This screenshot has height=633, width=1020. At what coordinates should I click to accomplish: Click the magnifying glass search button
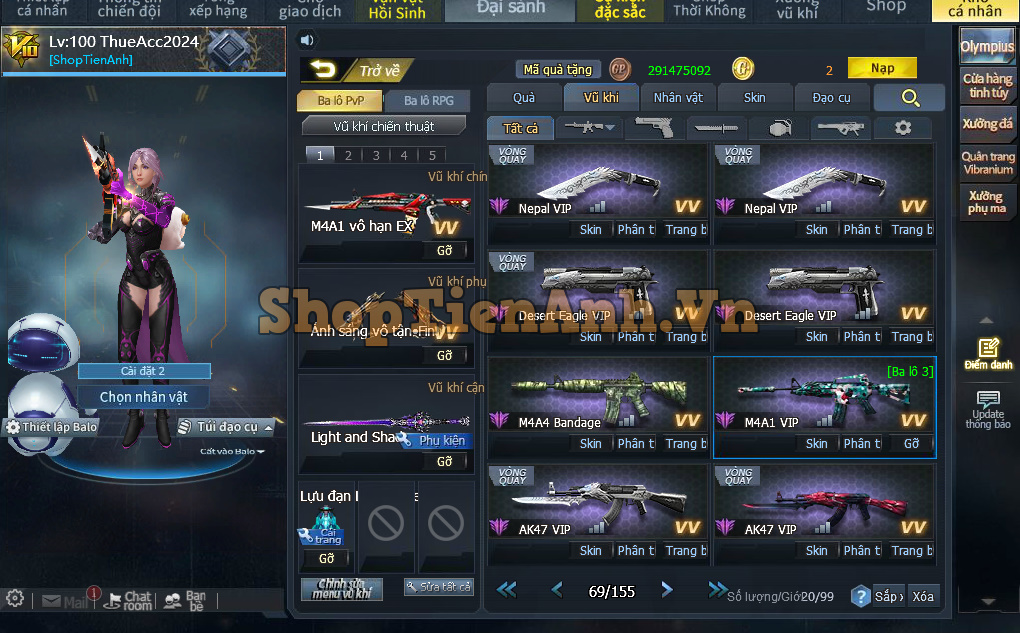click(x=909, y=97)
